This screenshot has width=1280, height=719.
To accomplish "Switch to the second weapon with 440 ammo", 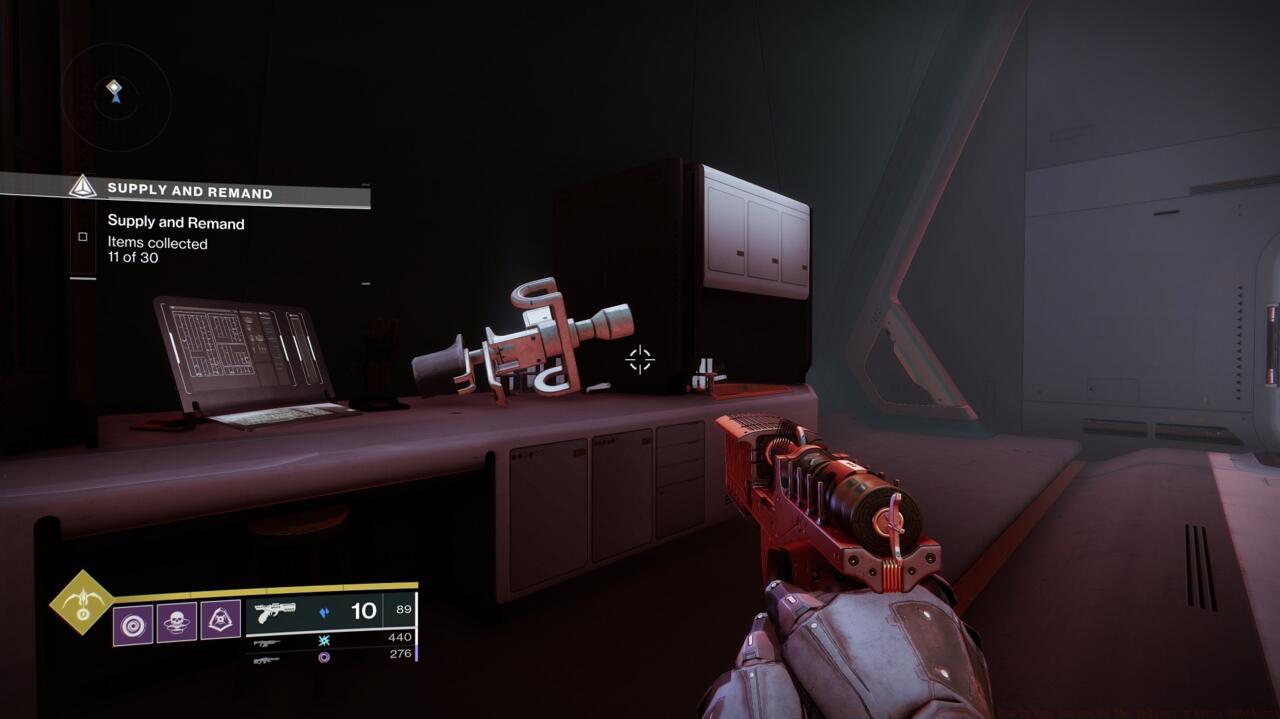I will tap(266, 643).
